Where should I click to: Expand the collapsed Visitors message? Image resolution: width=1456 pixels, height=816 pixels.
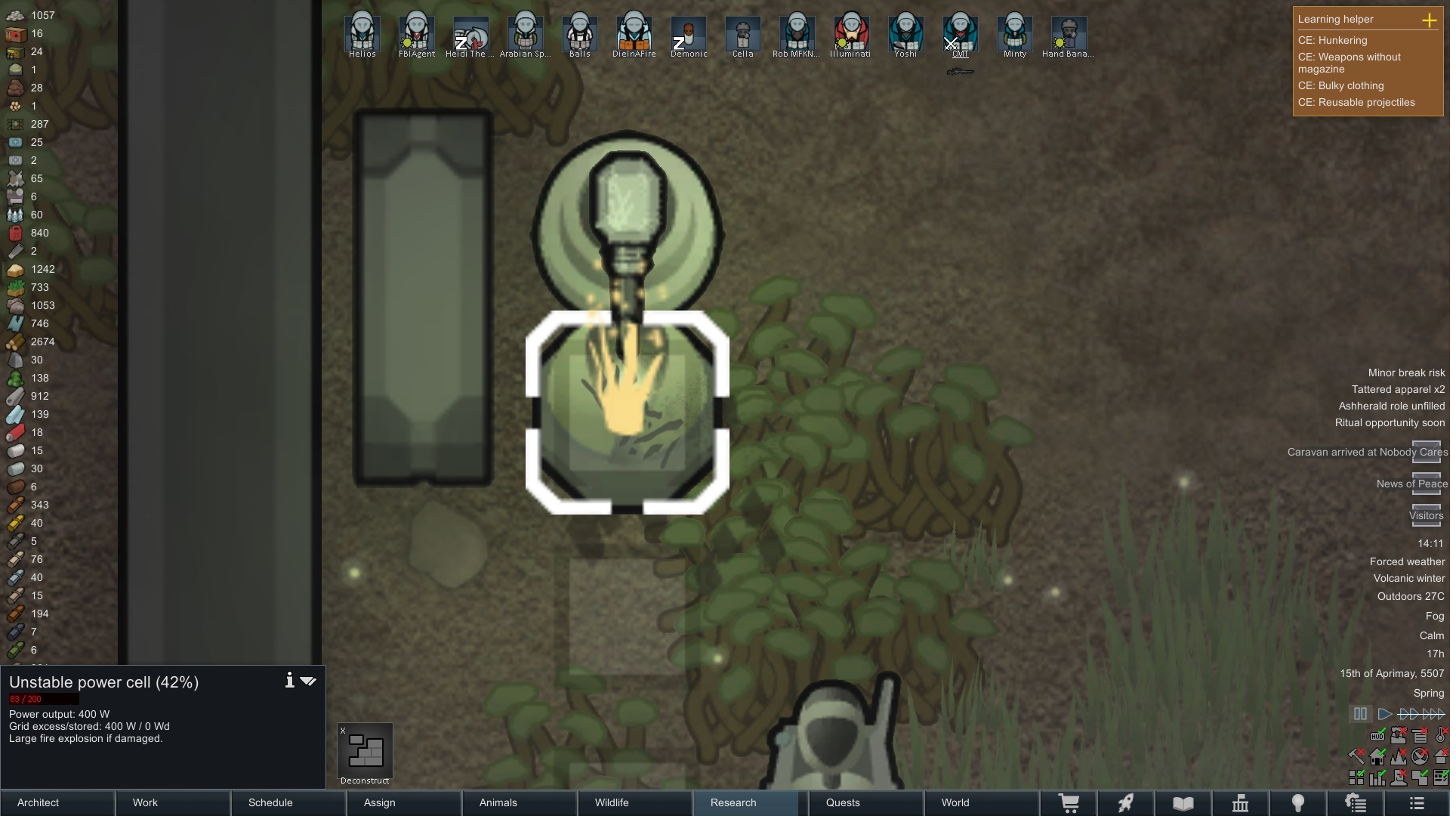click(1426, 517)
